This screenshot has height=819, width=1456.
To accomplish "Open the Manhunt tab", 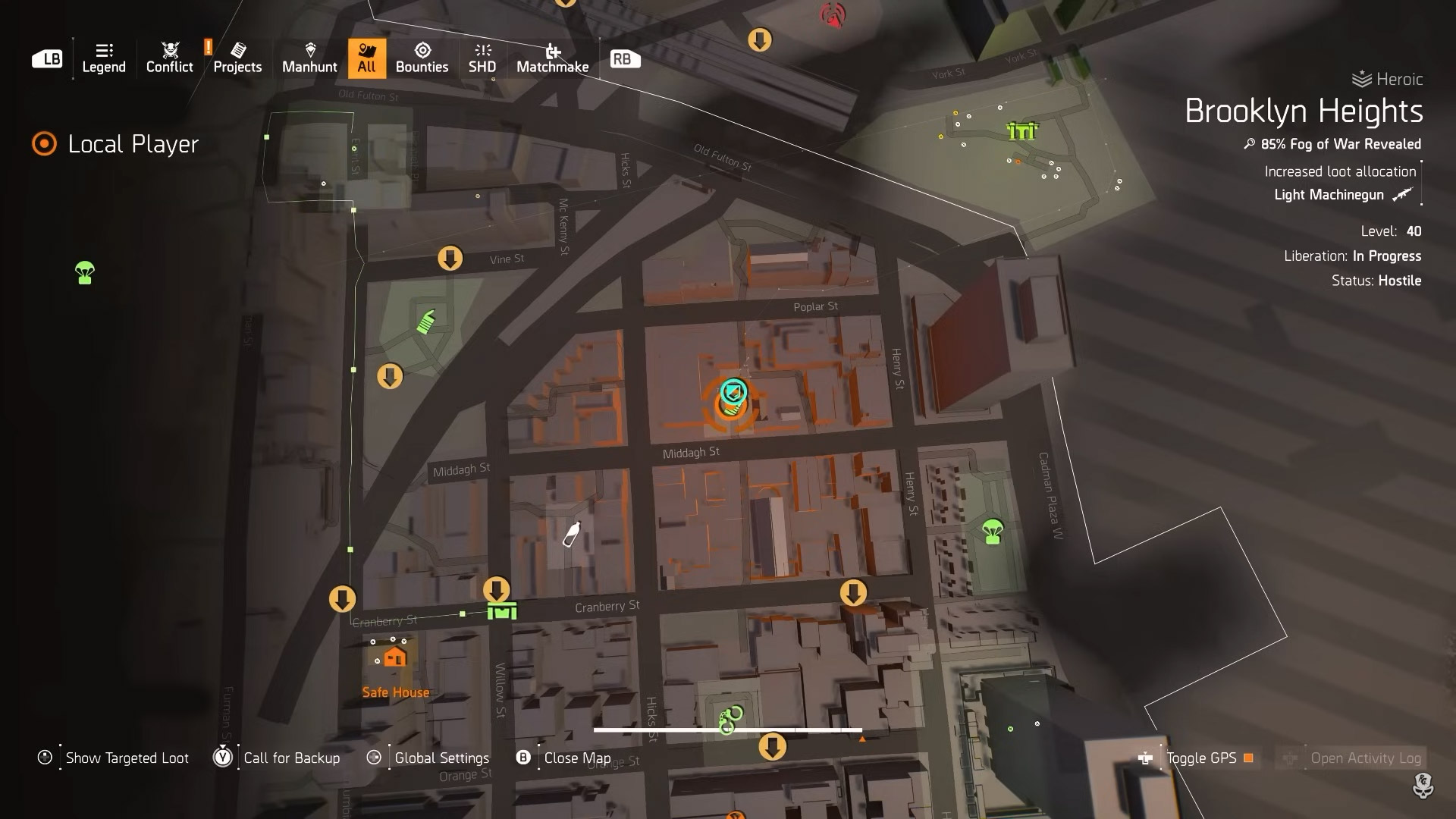I will tap(309, 58).
